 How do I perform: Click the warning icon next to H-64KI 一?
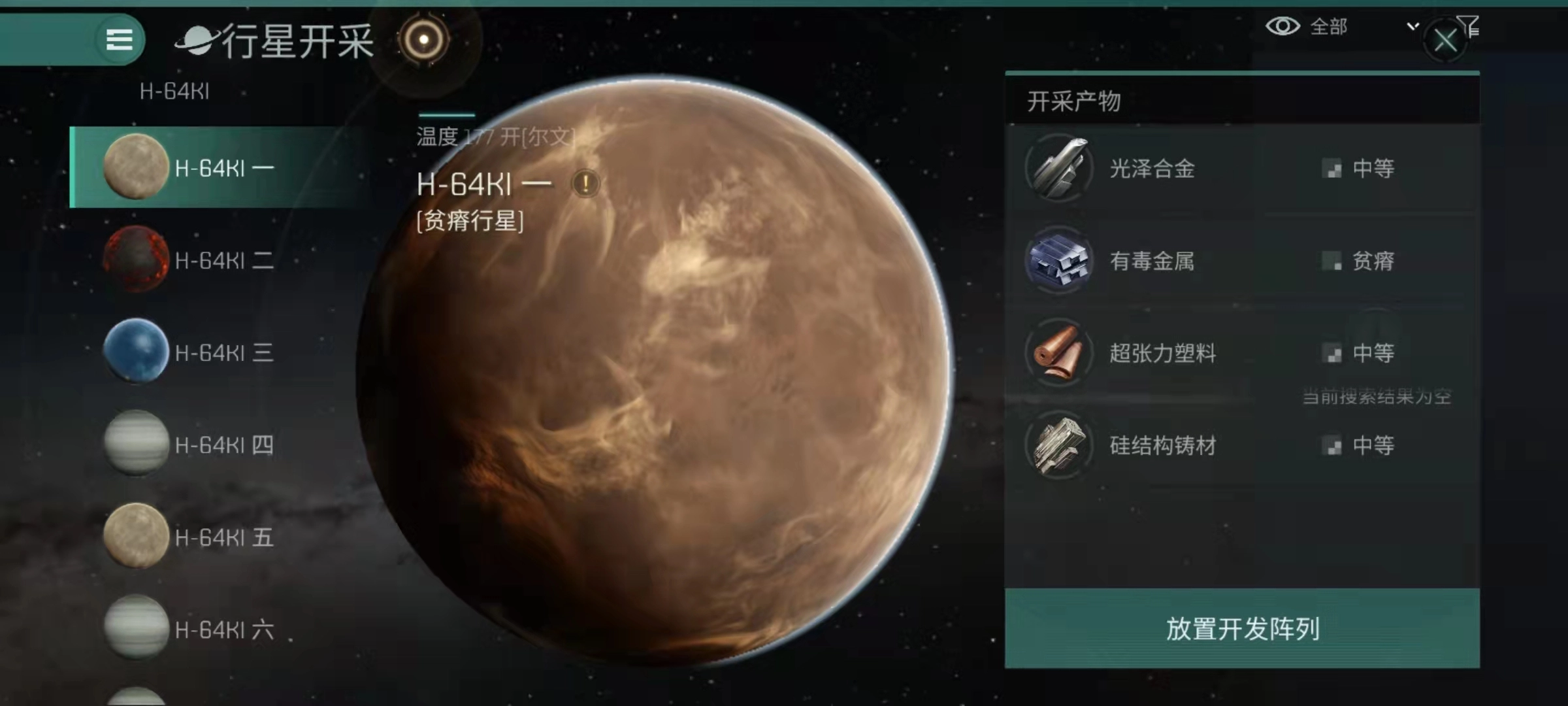[x=585, y=184]
